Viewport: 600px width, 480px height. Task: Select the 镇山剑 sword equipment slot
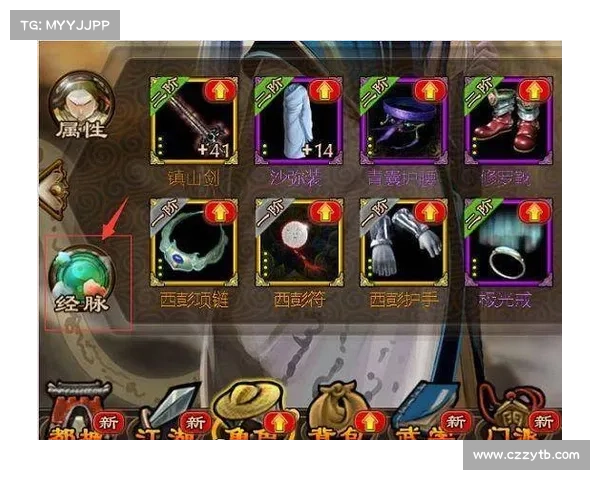point(194,120)
